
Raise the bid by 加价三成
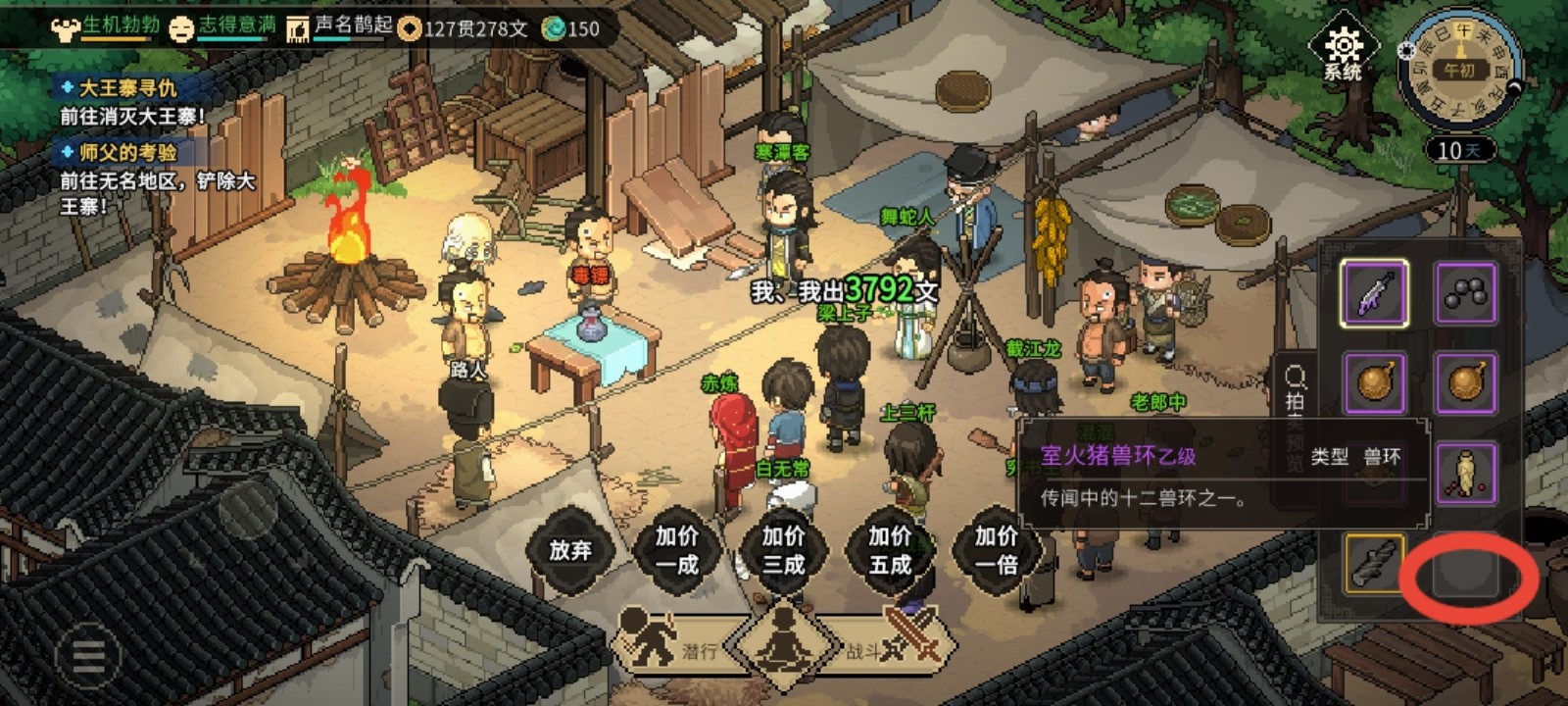pos(783,550)
